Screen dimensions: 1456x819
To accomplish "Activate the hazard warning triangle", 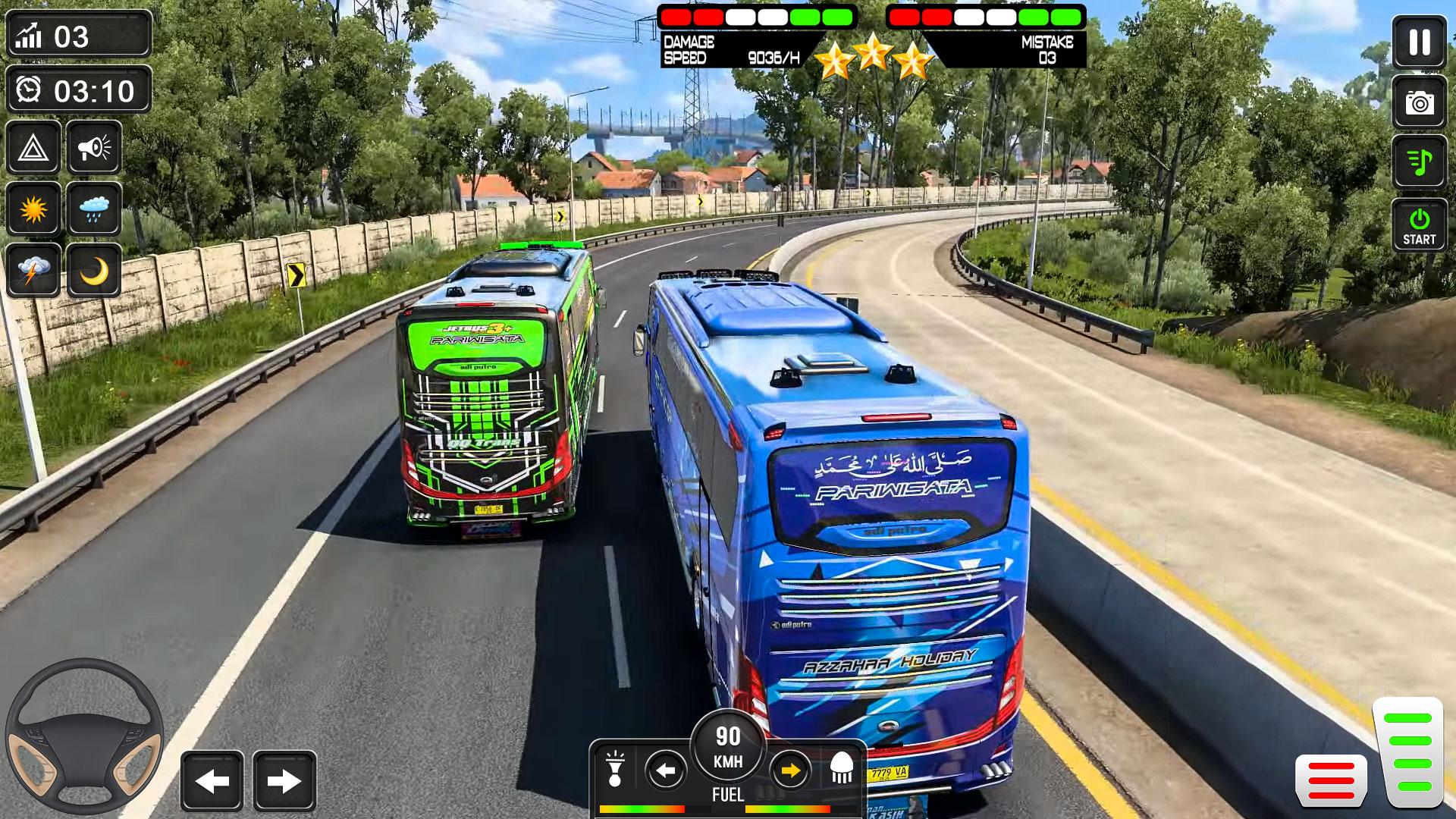I will tap(33, 148).
